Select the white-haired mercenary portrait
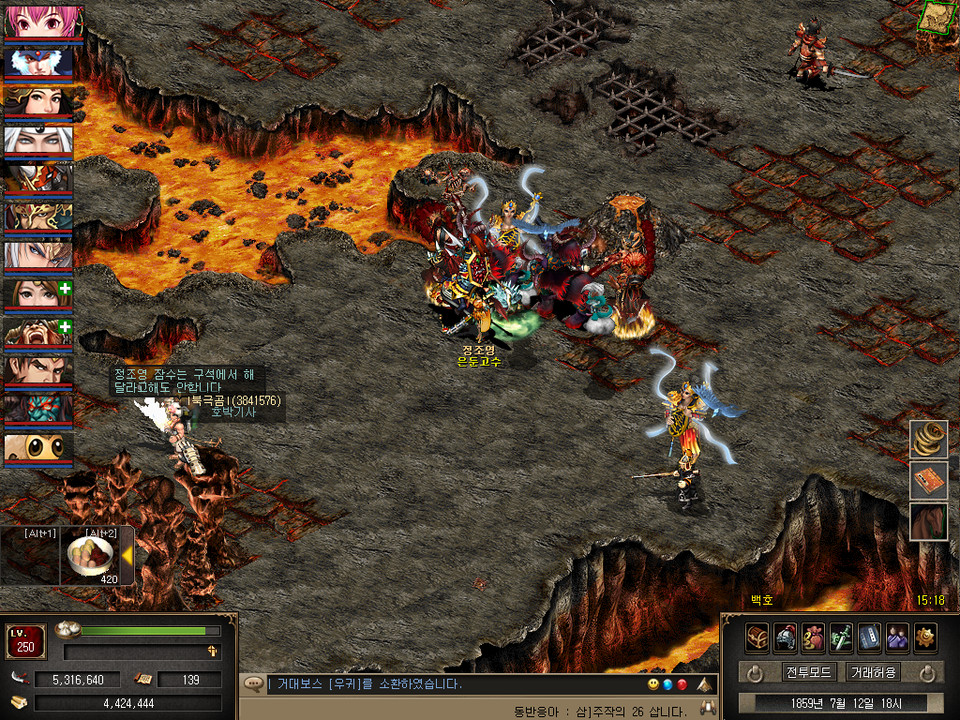960x720 pixels. coord(37,141)
